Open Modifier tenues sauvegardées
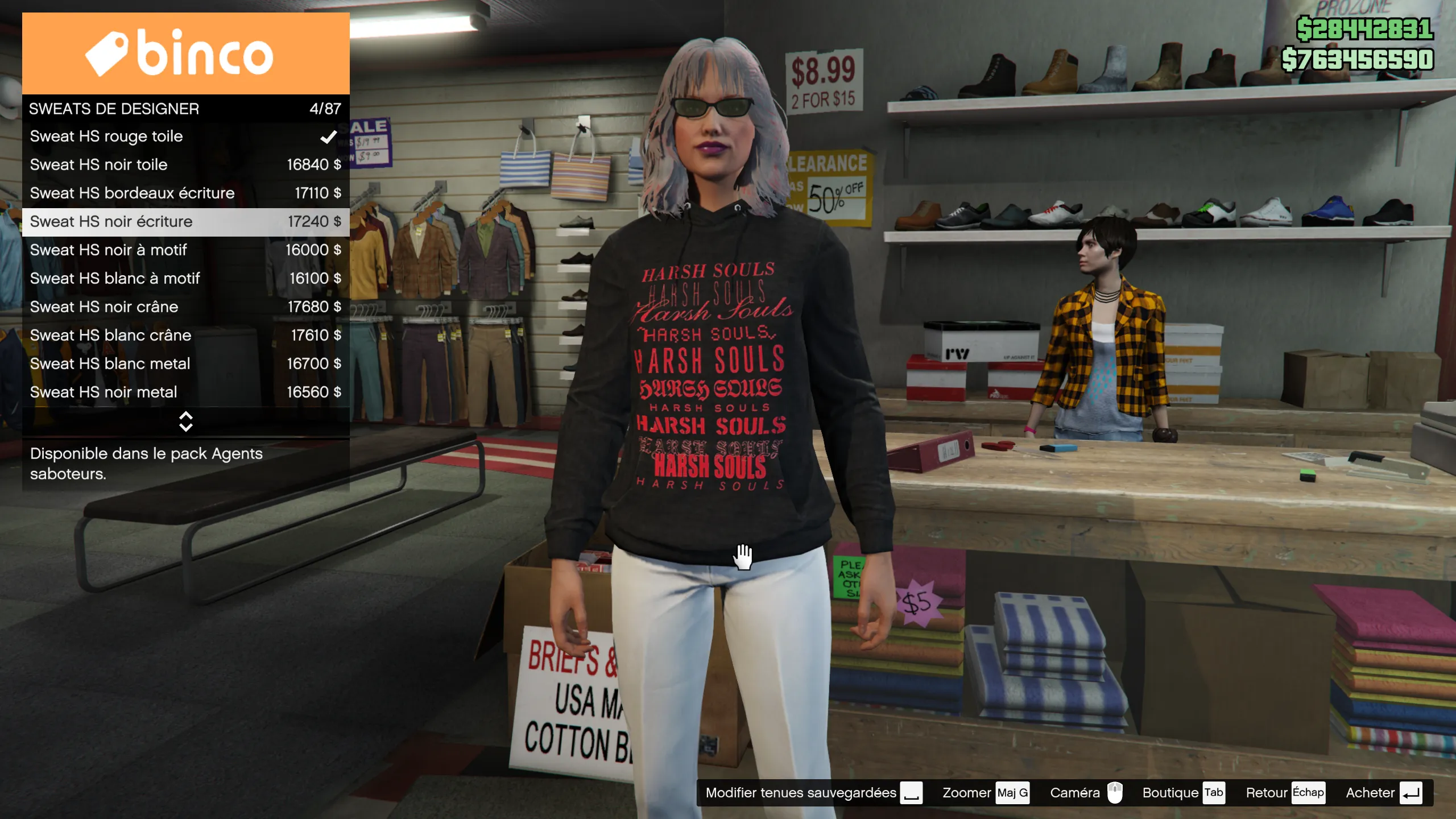Screen dimensions: 1456x819 tap(813, 793)
